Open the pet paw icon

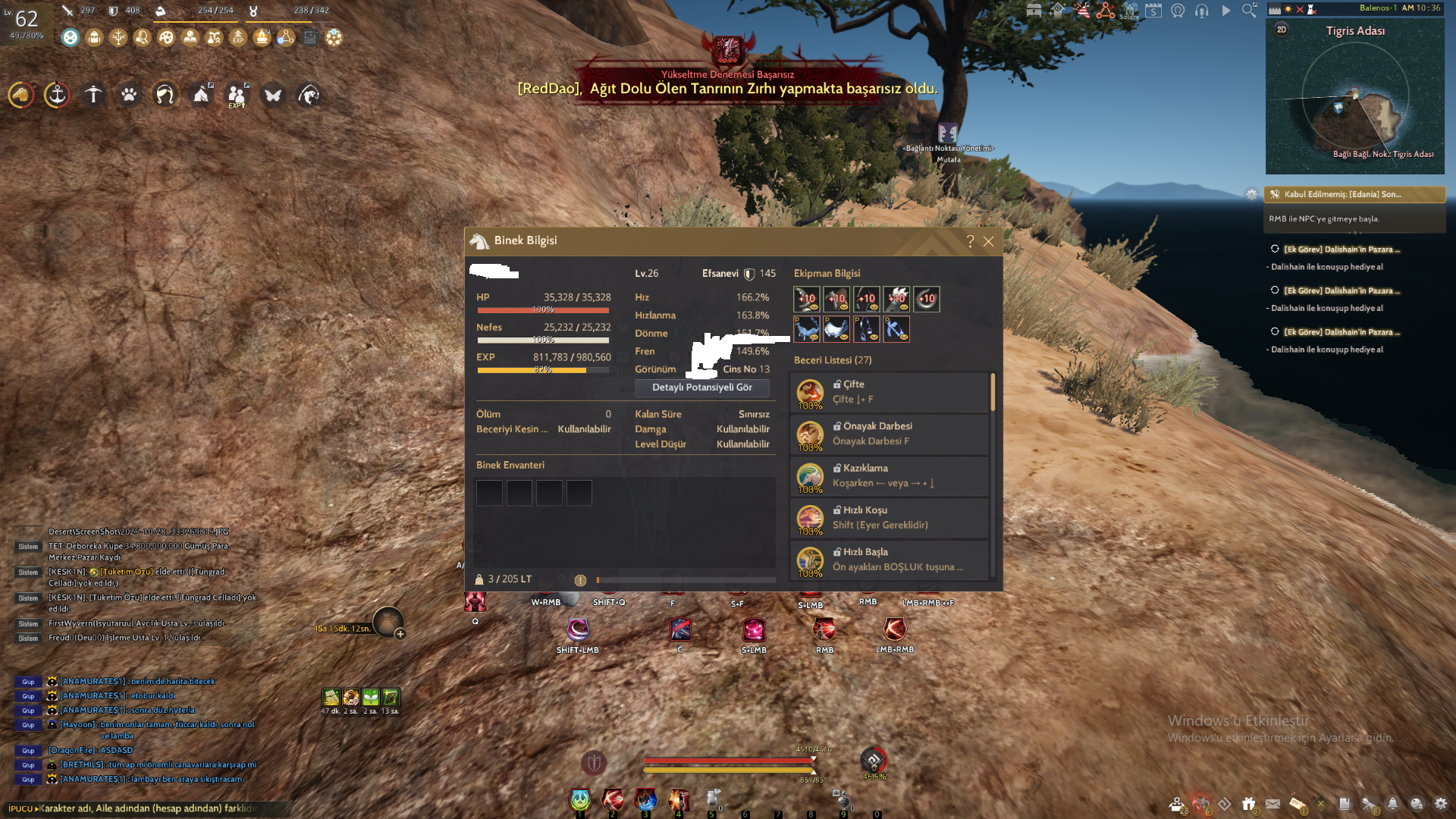(129, 96)
